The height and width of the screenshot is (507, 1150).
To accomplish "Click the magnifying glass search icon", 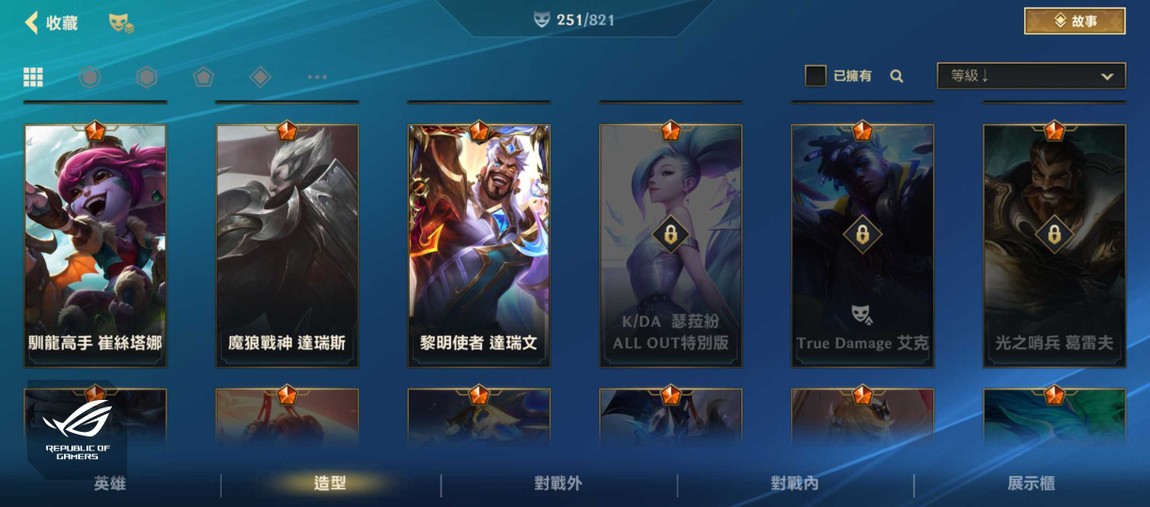I will [x=897, y=76].
